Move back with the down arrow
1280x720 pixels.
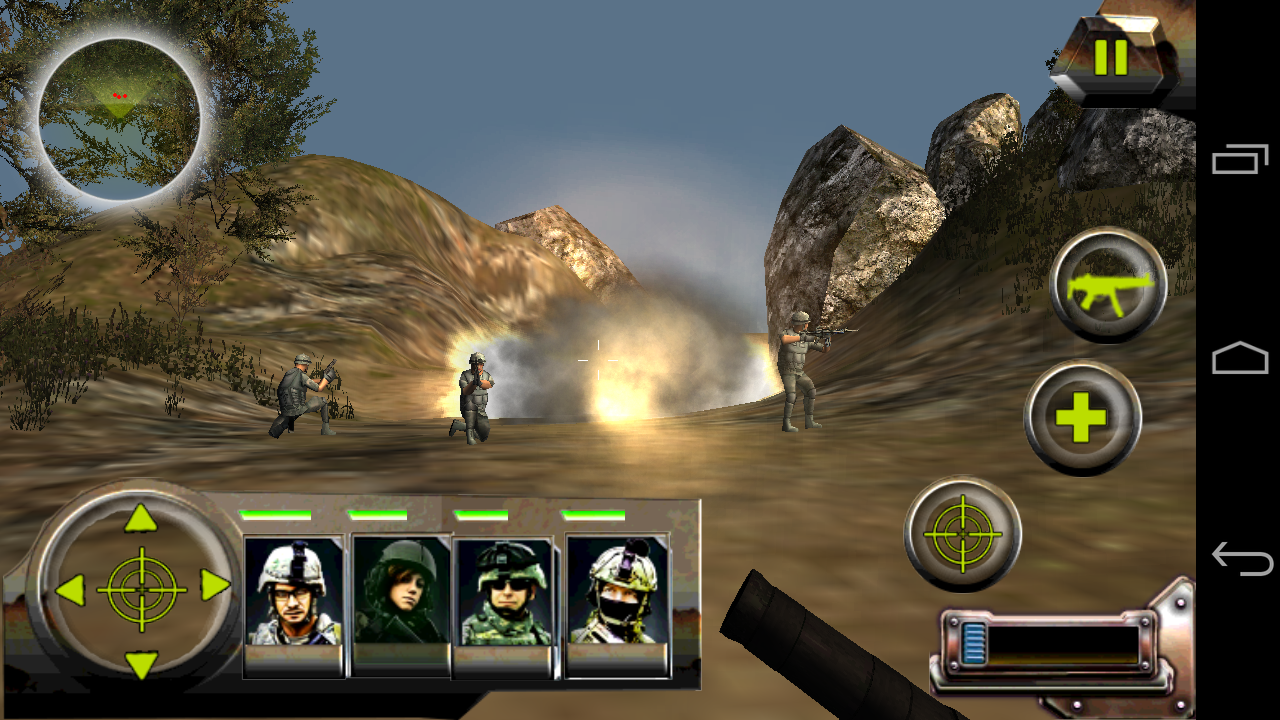point(141,663)
